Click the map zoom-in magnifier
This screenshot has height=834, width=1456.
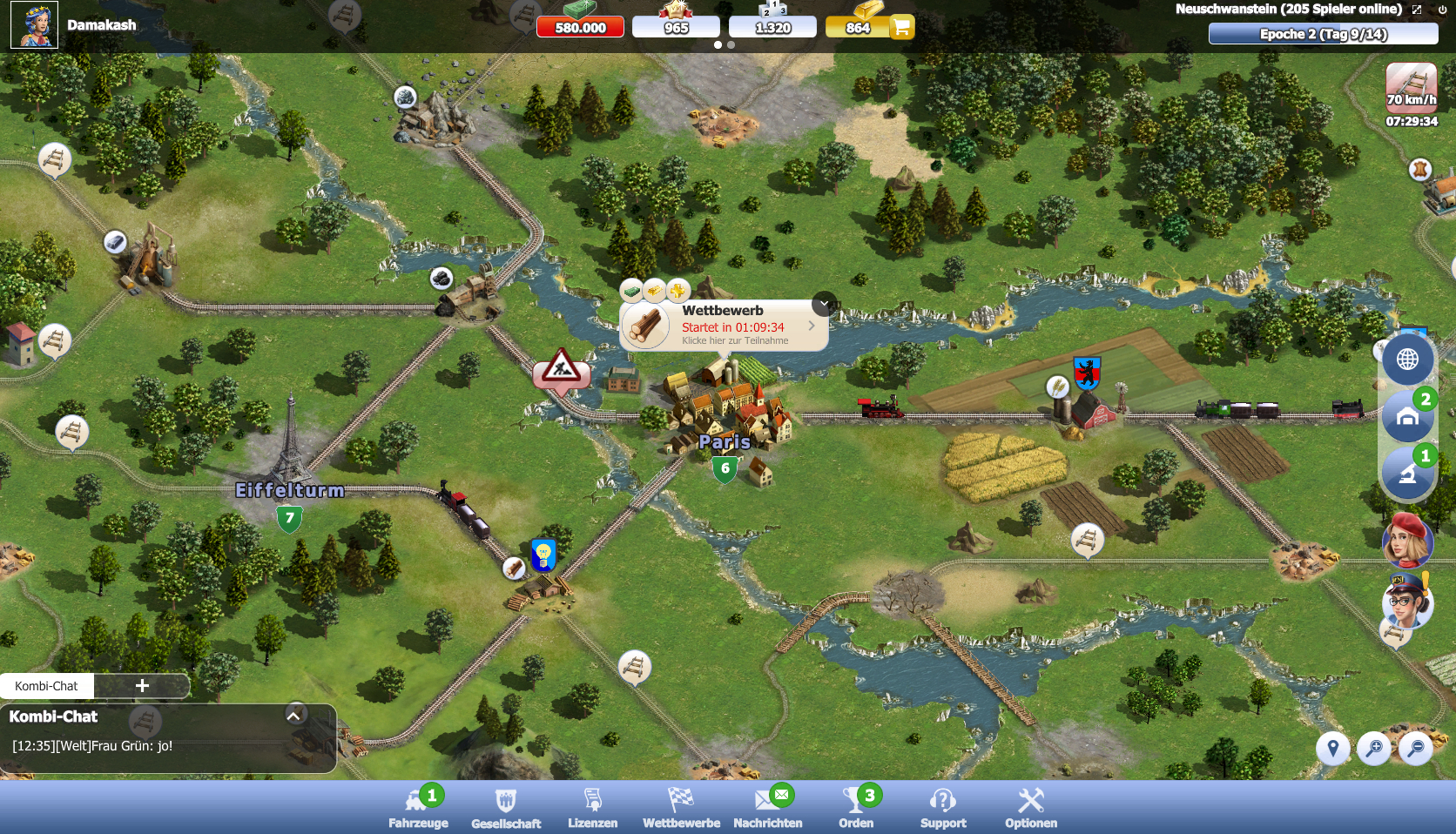tap(1374, 748)
